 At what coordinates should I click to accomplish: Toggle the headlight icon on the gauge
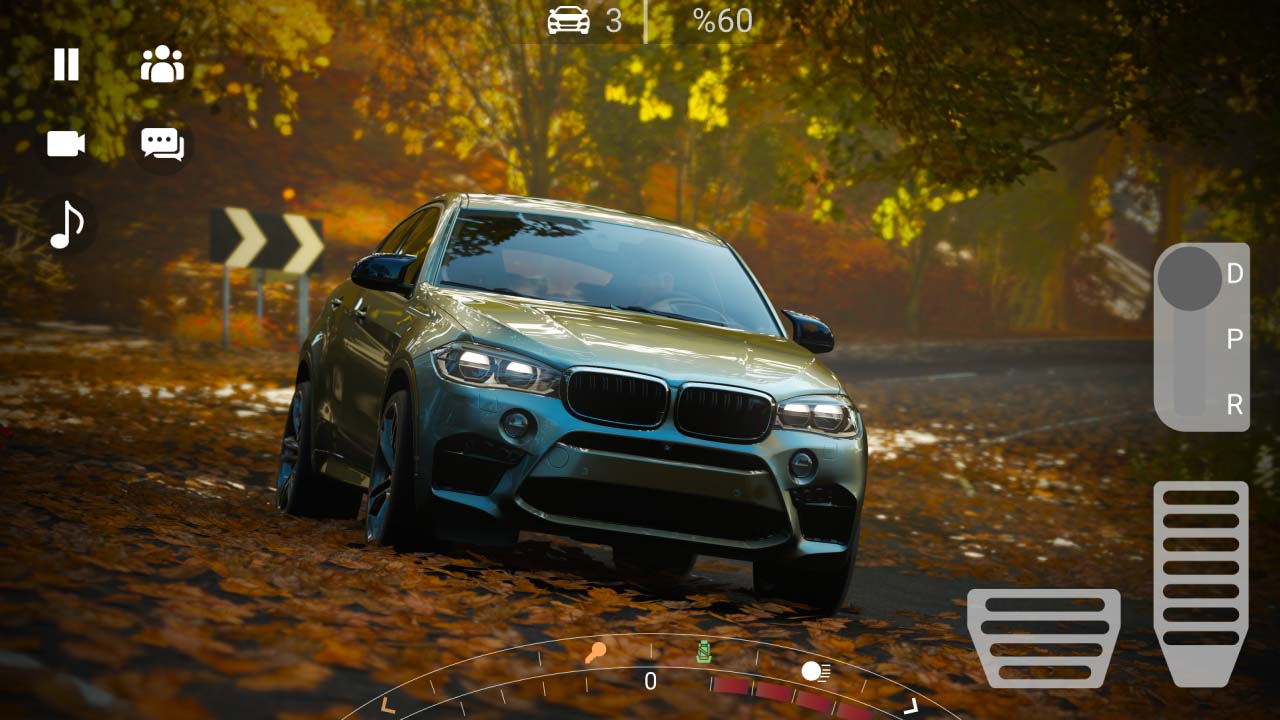pyautogui.click(x=816, y=673)
